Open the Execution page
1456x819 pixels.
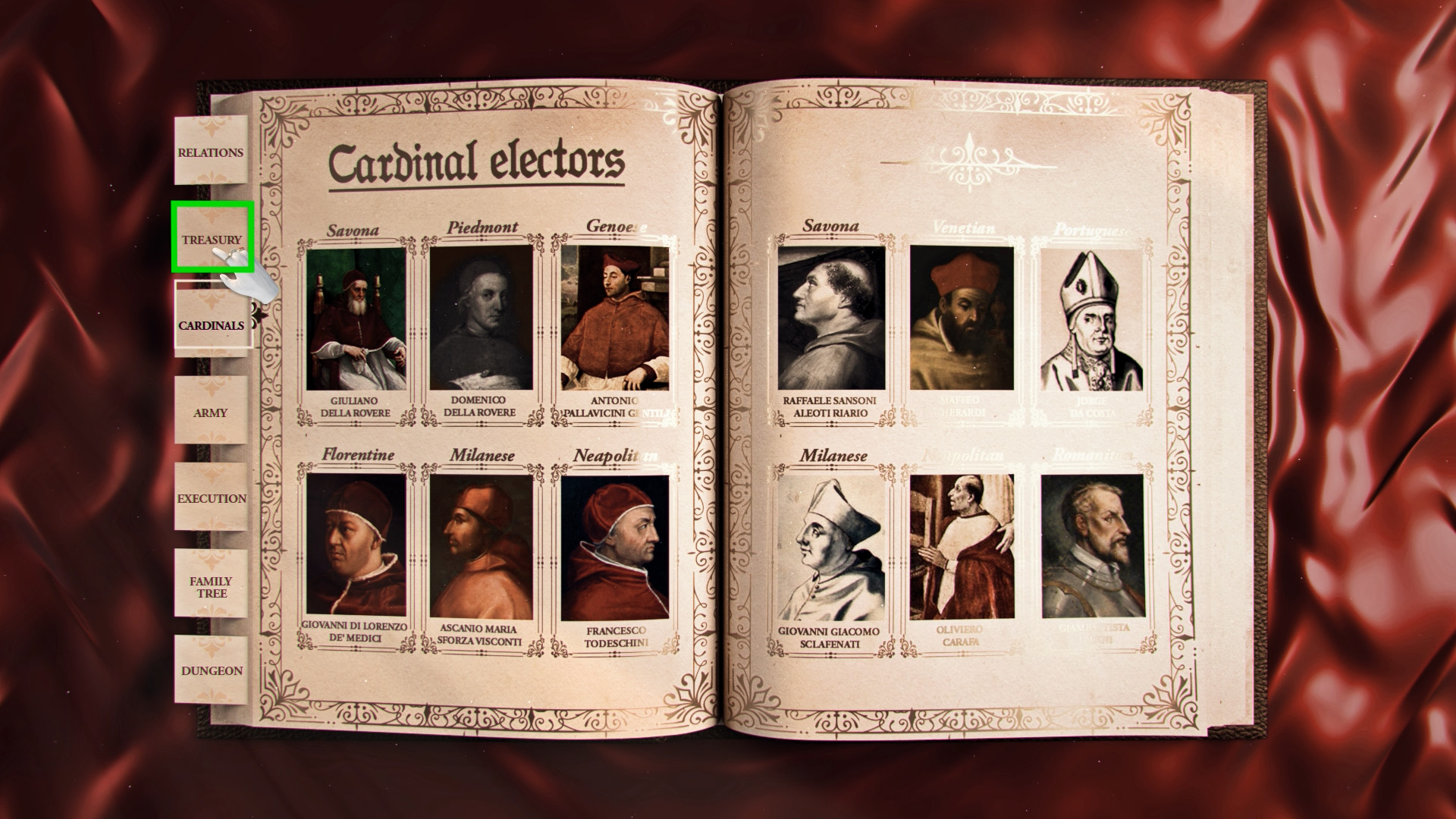click(x=210, y=498)
